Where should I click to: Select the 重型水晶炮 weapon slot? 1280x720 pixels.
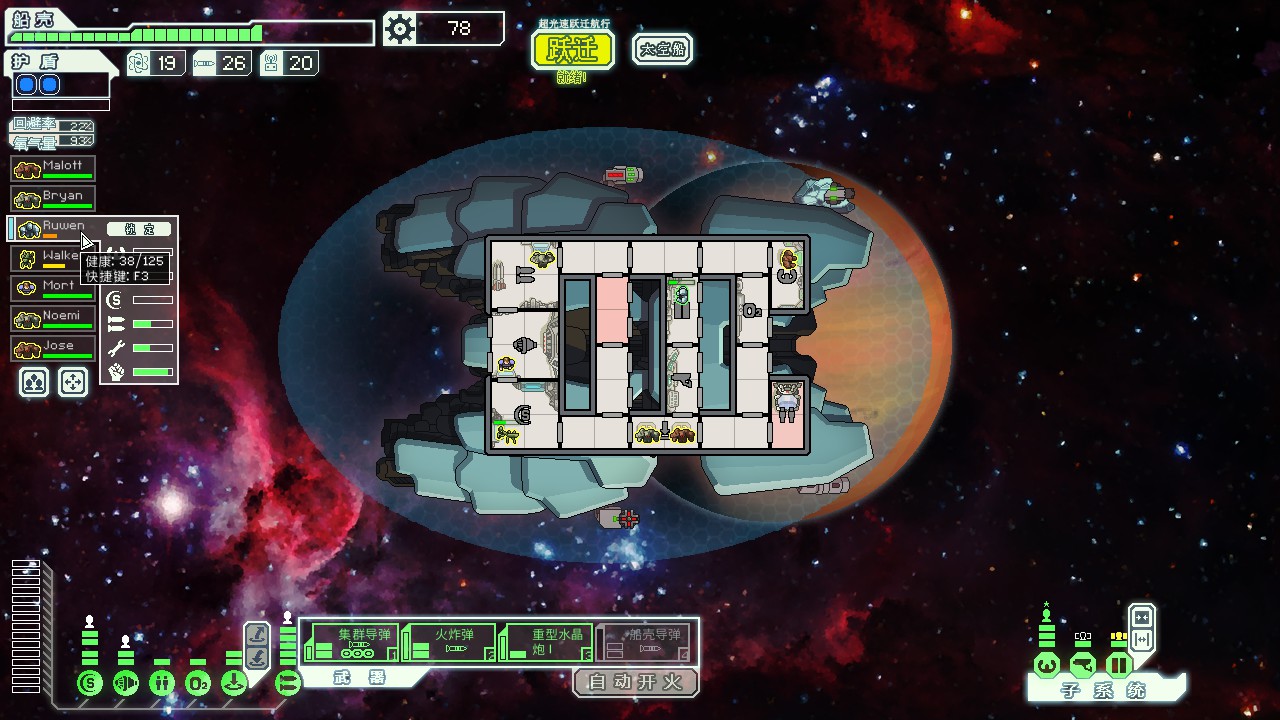pos(545,642)
